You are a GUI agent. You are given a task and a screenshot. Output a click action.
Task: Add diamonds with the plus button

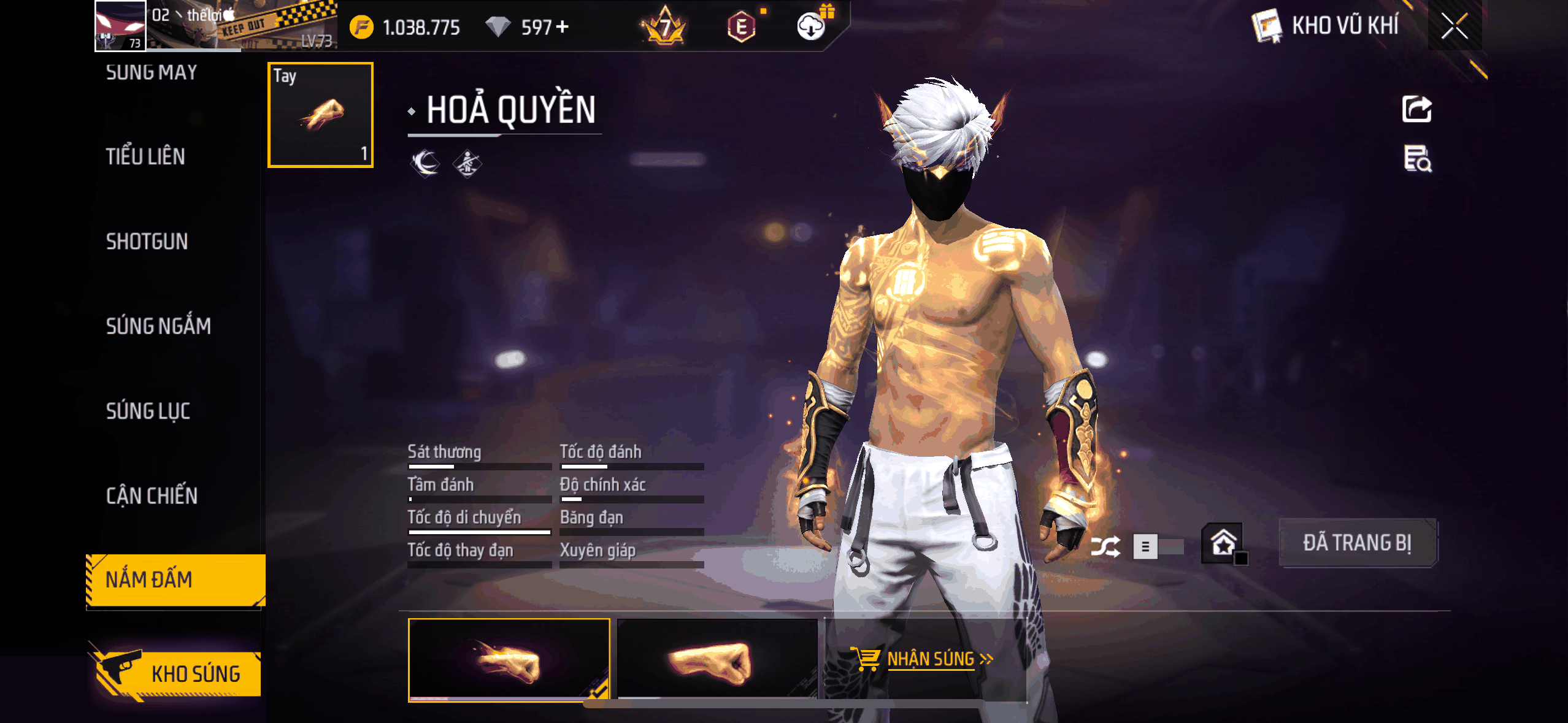tap(562, 27)
